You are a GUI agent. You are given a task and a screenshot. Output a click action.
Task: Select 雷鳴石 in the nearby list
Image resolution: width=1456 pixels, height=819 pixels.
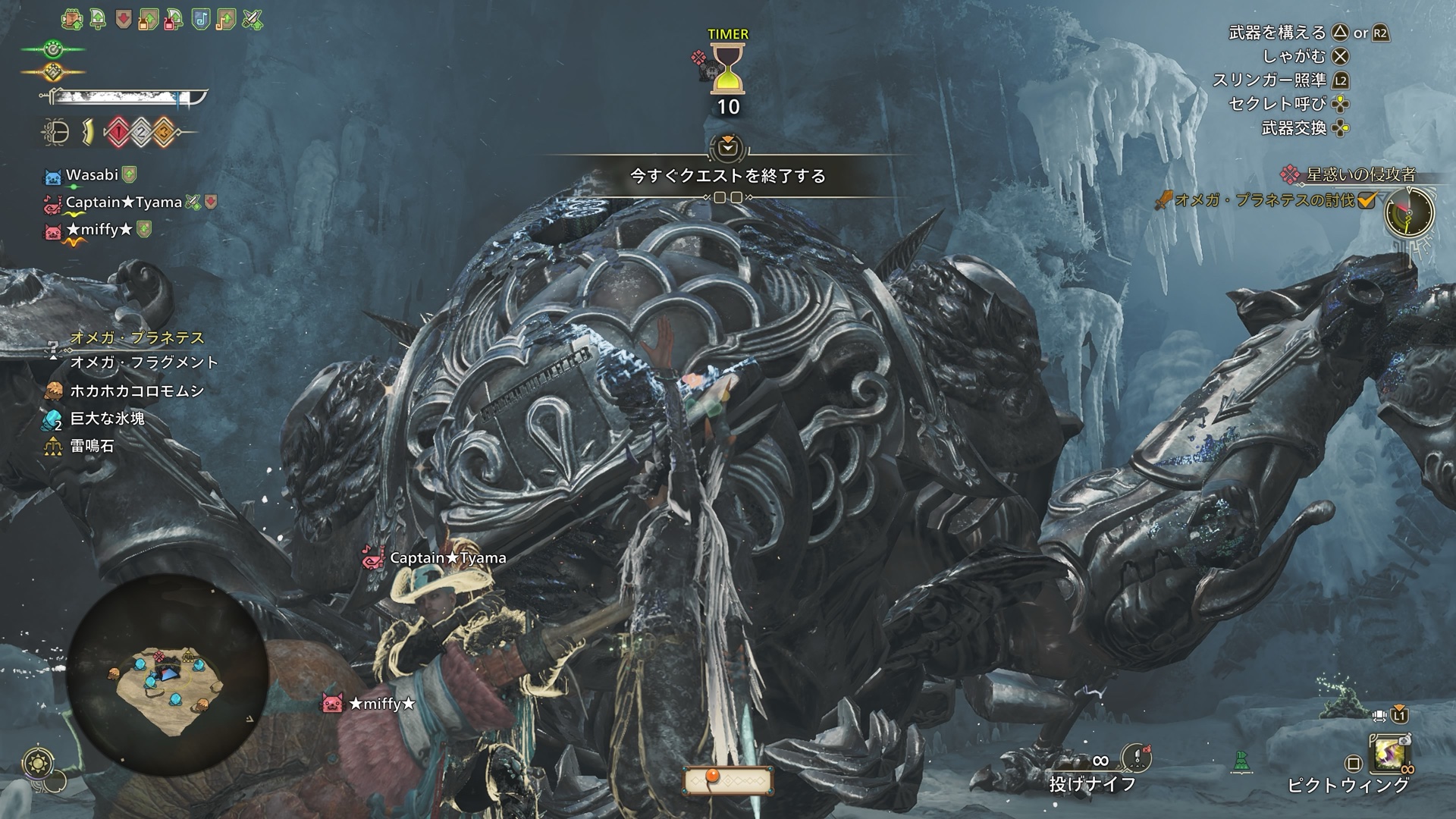92,446
